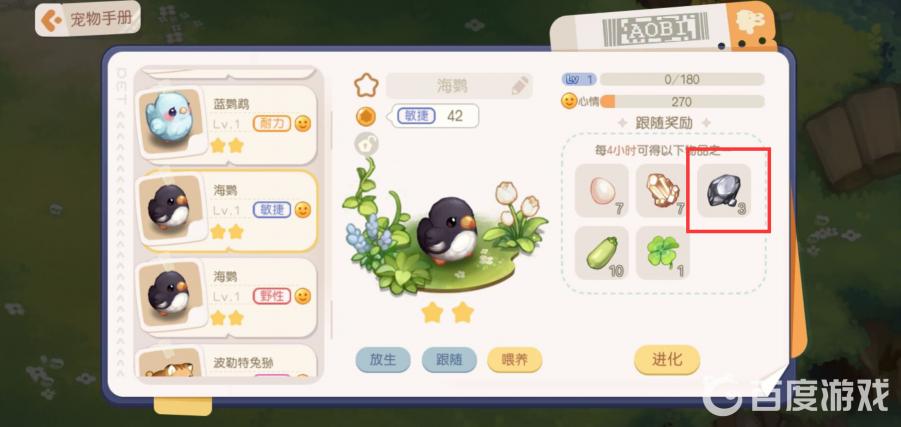Toggle the star favorite icon
The image size is (901, 427).
(x=367, y=84)
